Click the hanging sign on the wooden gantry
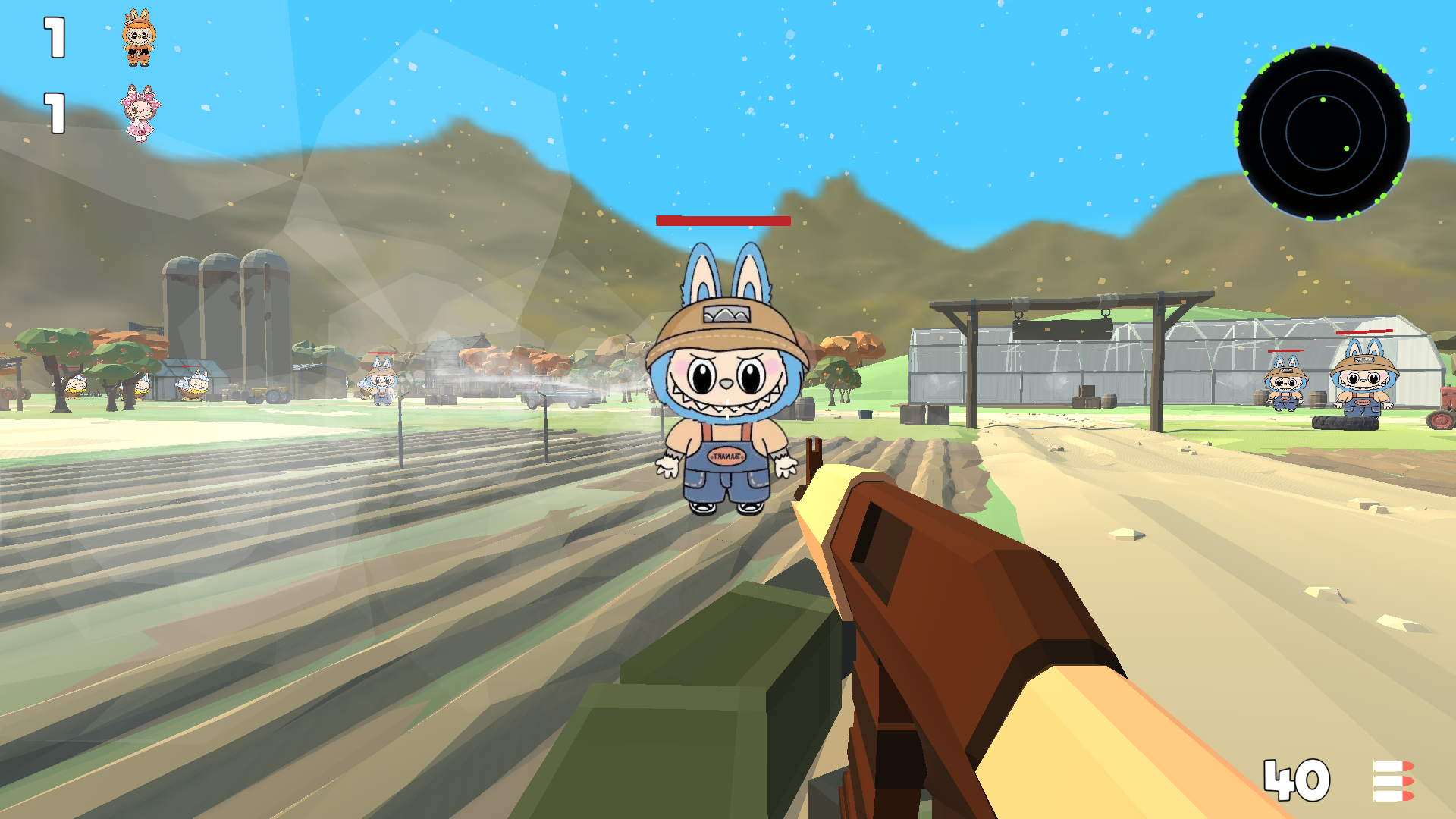 [1062, 329]
